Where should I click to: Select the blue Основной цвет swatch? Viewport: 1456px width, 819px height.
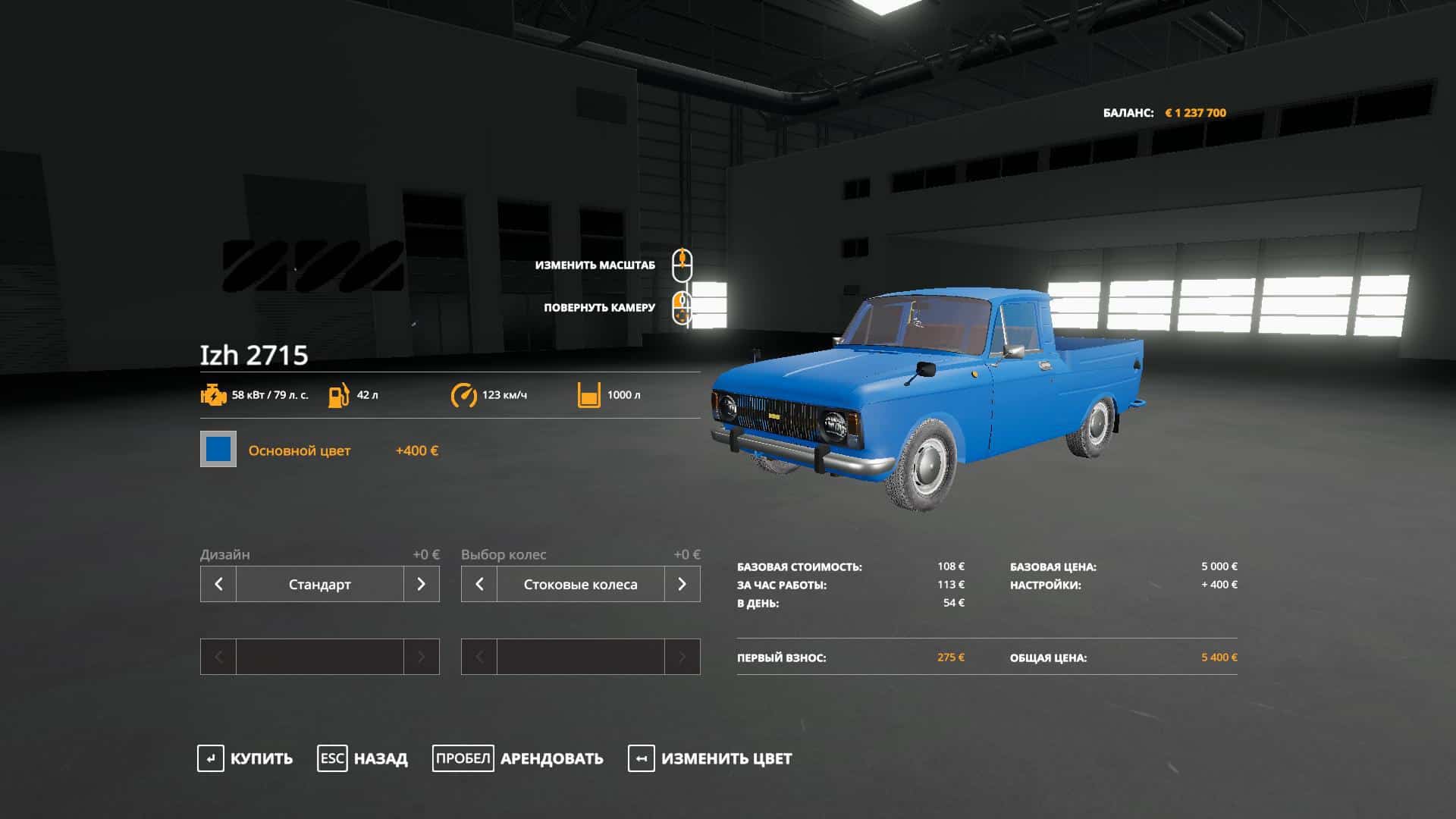point(218,450)
